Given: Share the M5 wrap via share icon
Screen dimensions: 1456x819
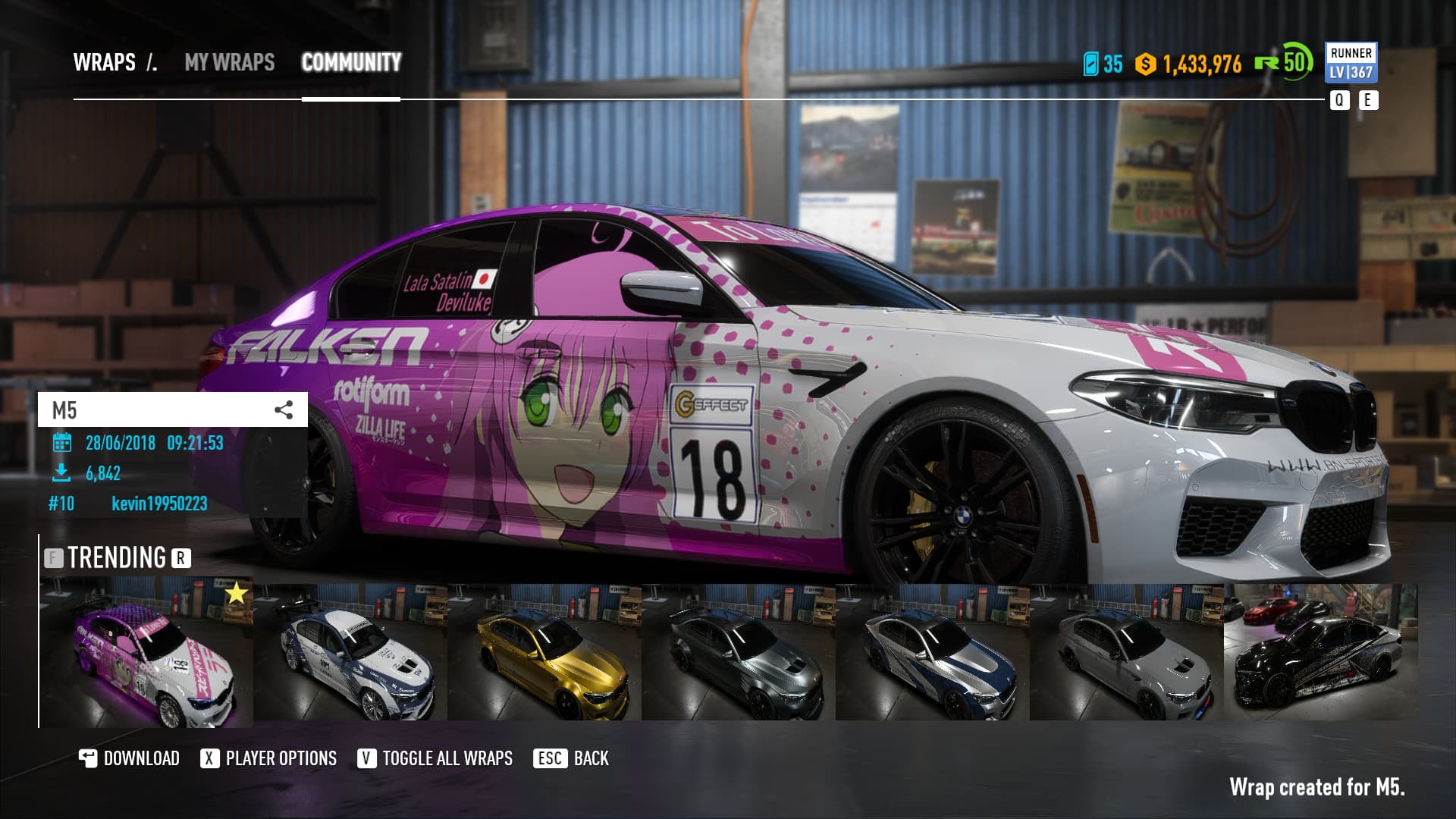Looking at the screenshot, I should pos(284,410).
